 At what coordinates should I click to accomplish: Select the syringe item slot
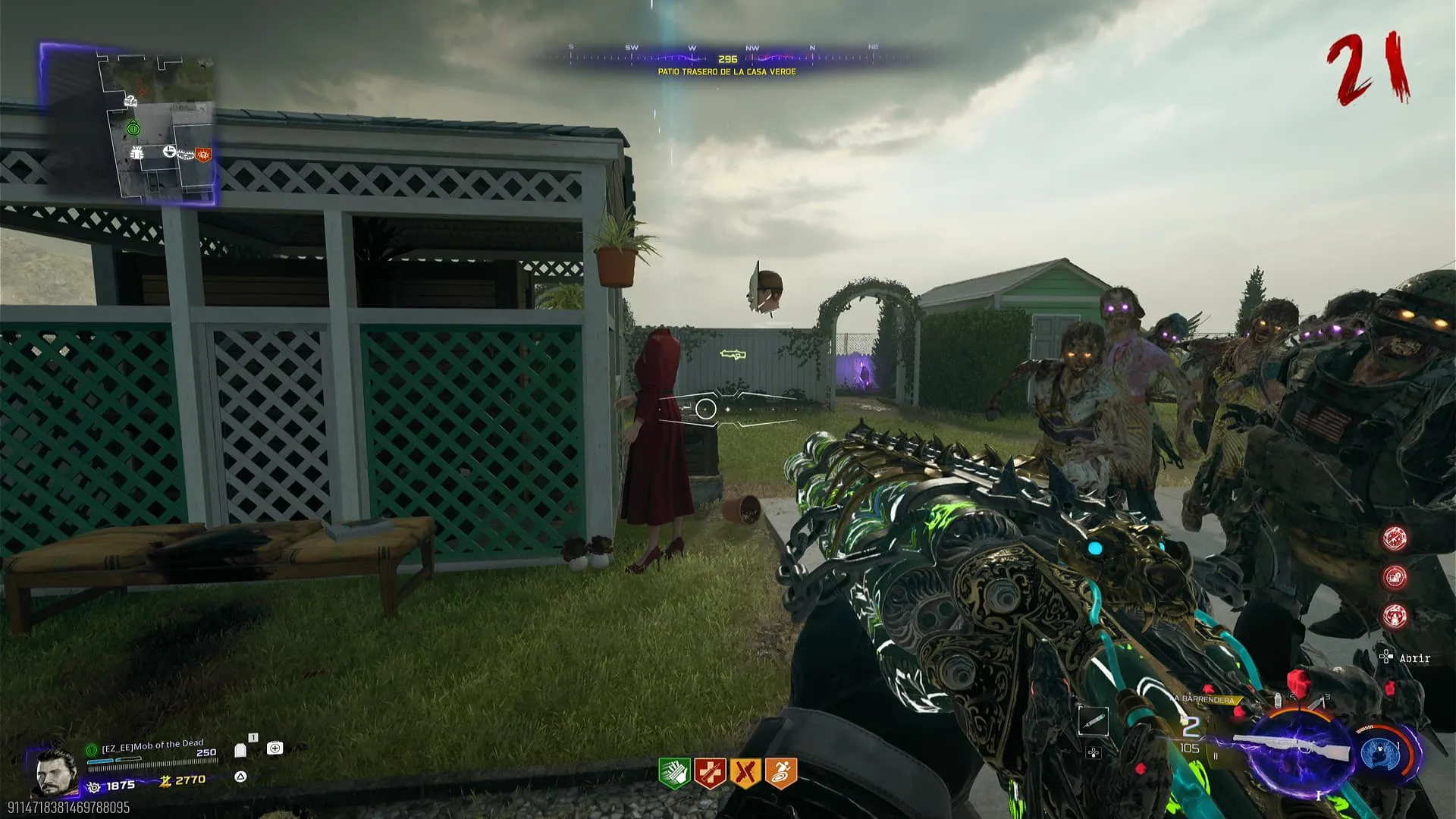pyautogui.click(x=1094, y=722)
